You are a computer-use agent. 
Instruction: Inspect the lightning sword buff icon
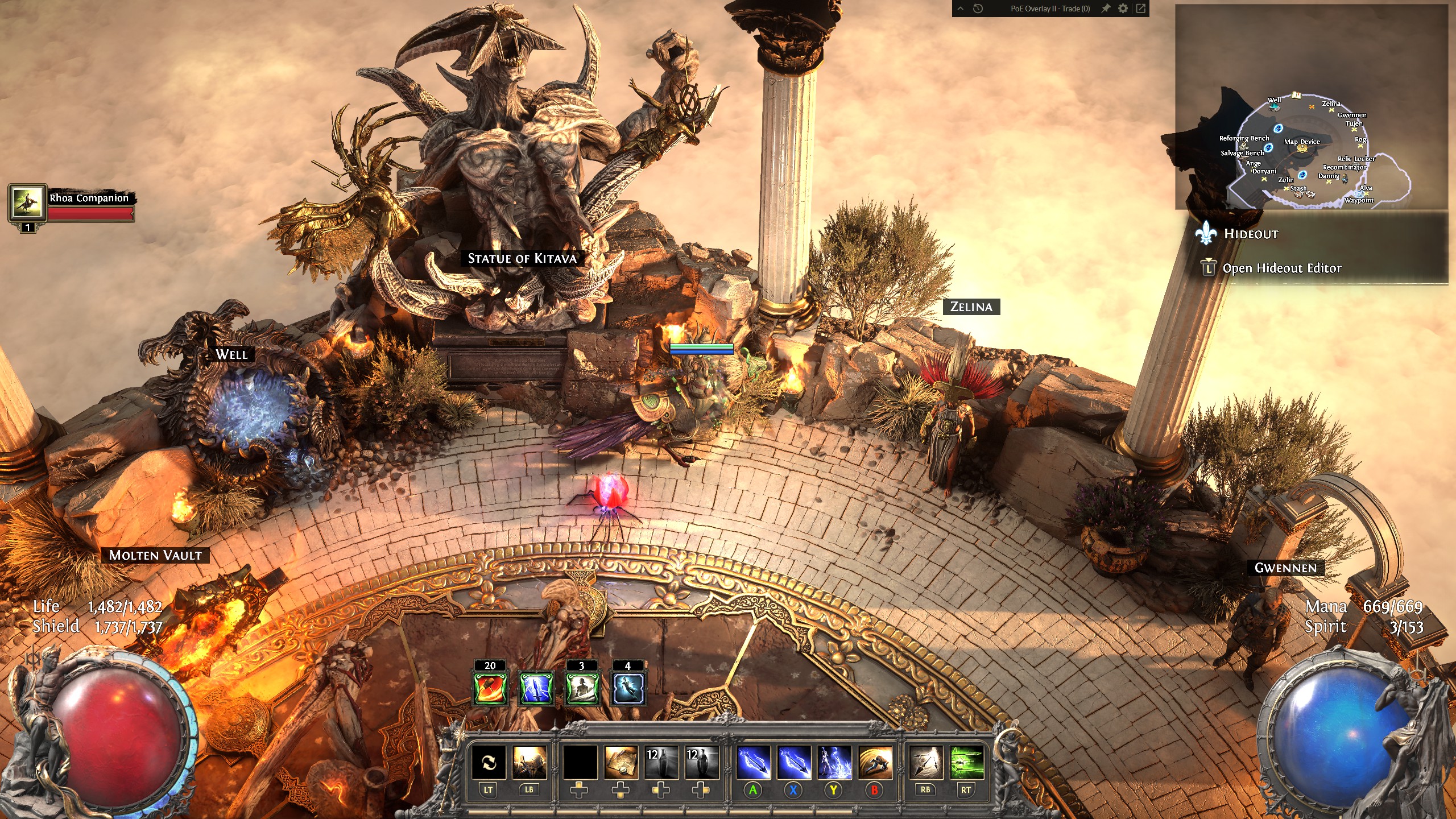536,687
